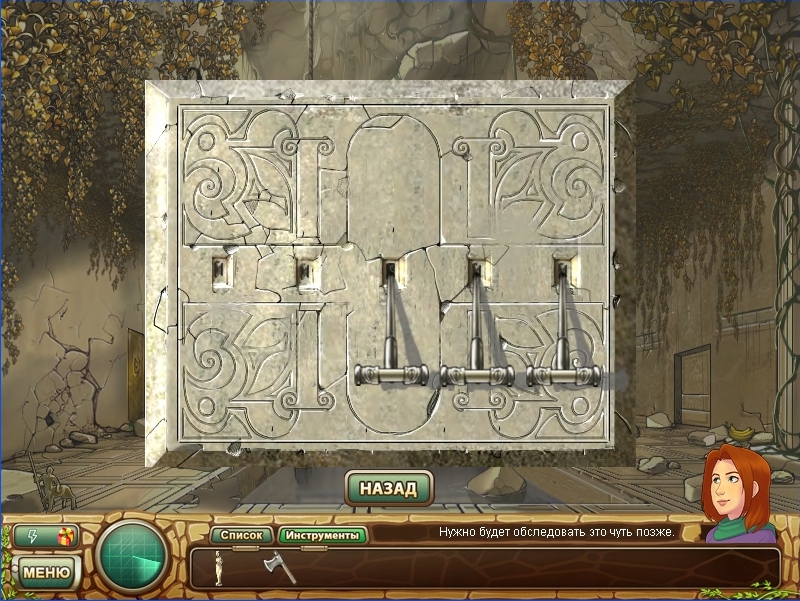Open the МЕНЮ button
Image resolution: width=800 pixels, height=601 pixels.
pyautogui.click(x=46, y=572)
